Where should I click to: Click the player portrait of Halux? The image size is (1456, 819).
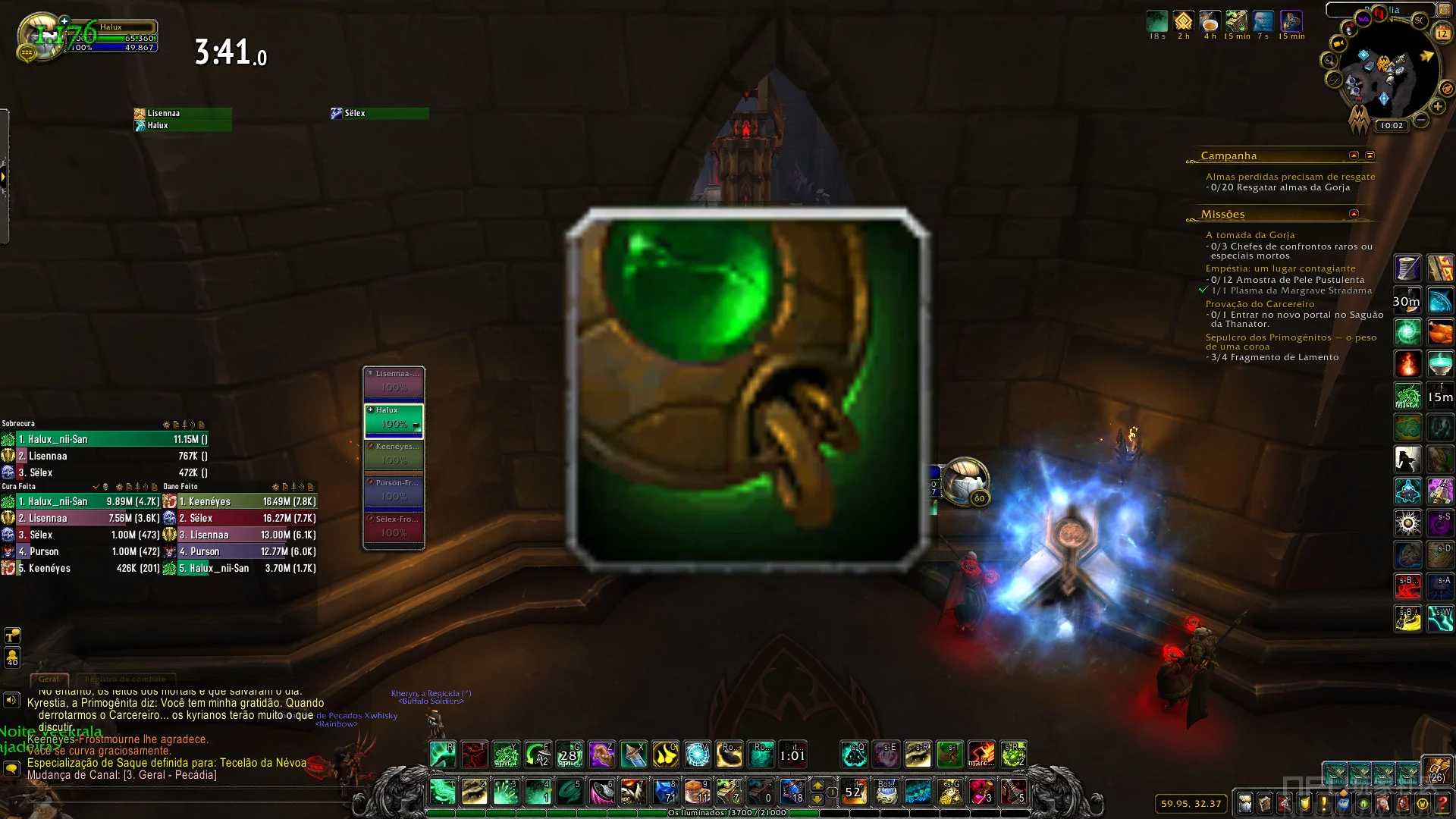(x=43, y=36)
